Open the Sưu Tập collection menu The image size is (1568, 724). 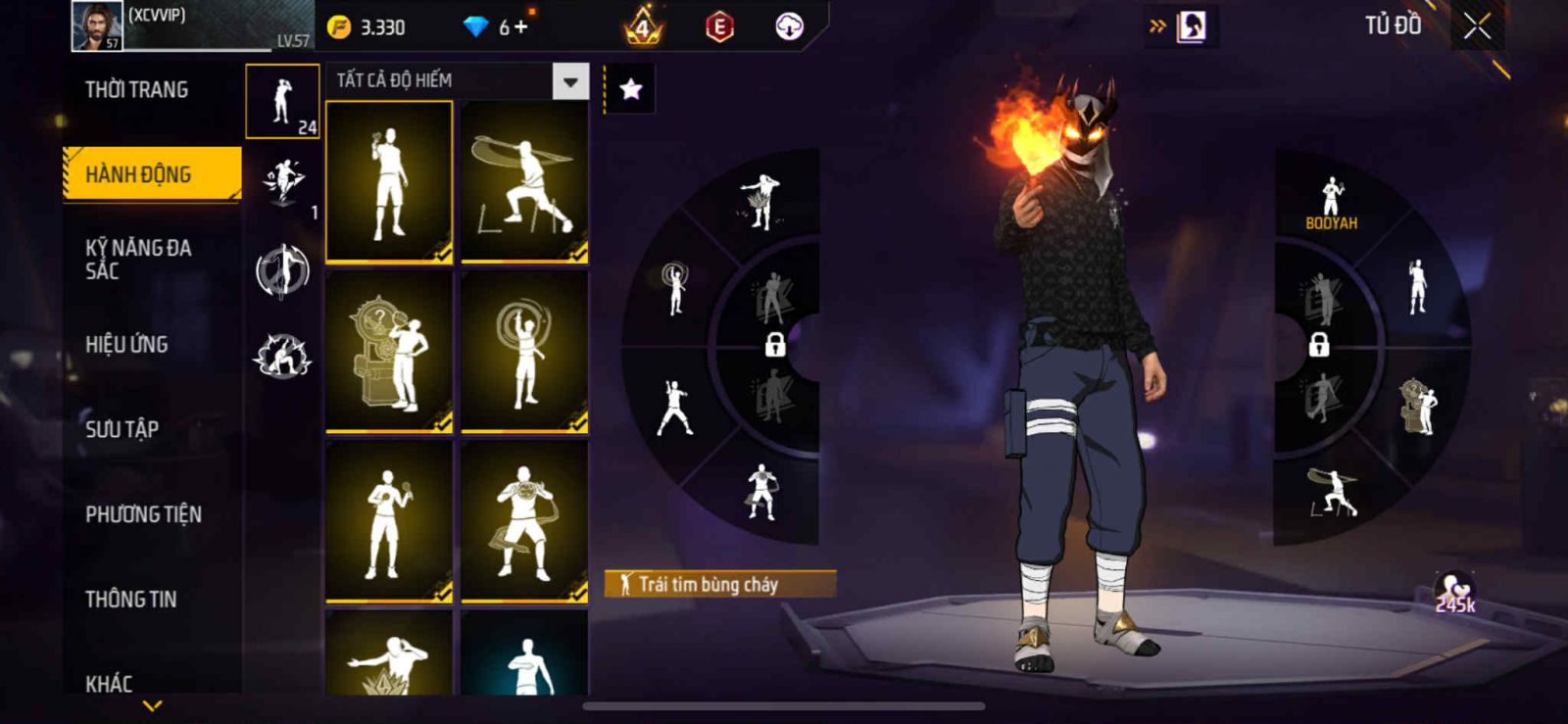(122, 428)
